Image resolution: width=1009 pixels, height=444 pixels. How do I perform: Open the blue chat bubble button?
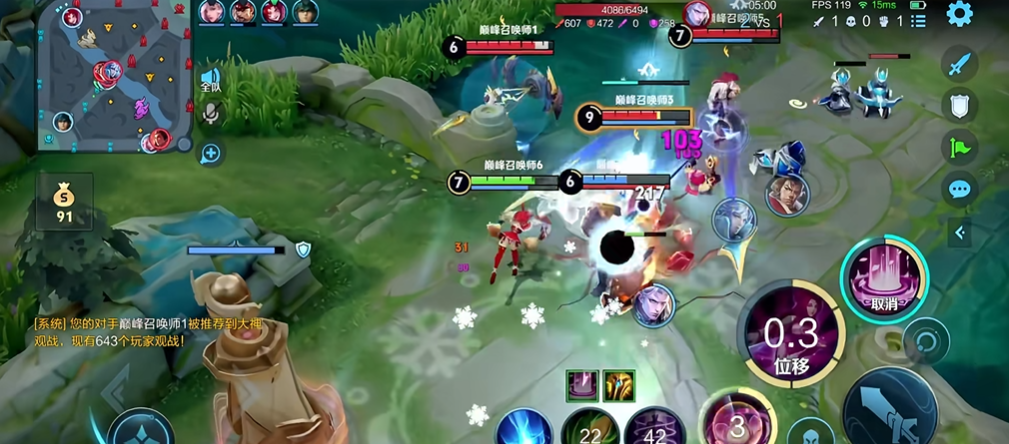pyautogui.click(x=960, y=189)
